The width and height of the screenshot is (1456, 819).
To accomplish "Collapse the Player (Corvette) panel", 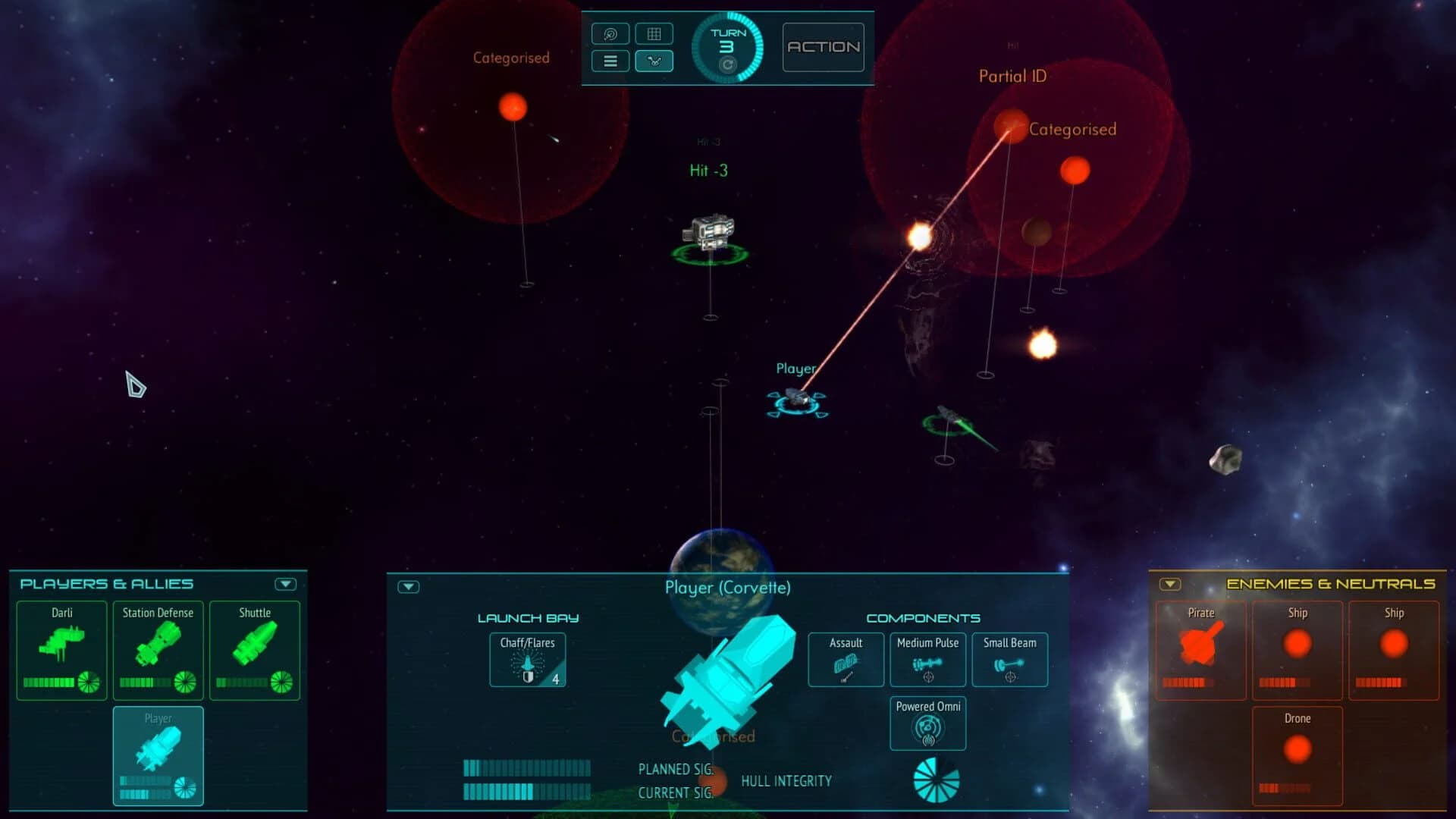I will (x=407, y=588).
